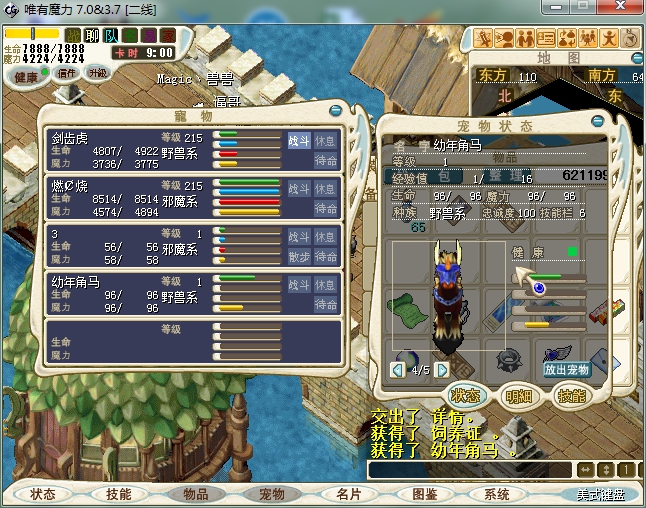Open the 状态 status menu at the bottom
Screen dimensions: 646x508
(43, 494)
